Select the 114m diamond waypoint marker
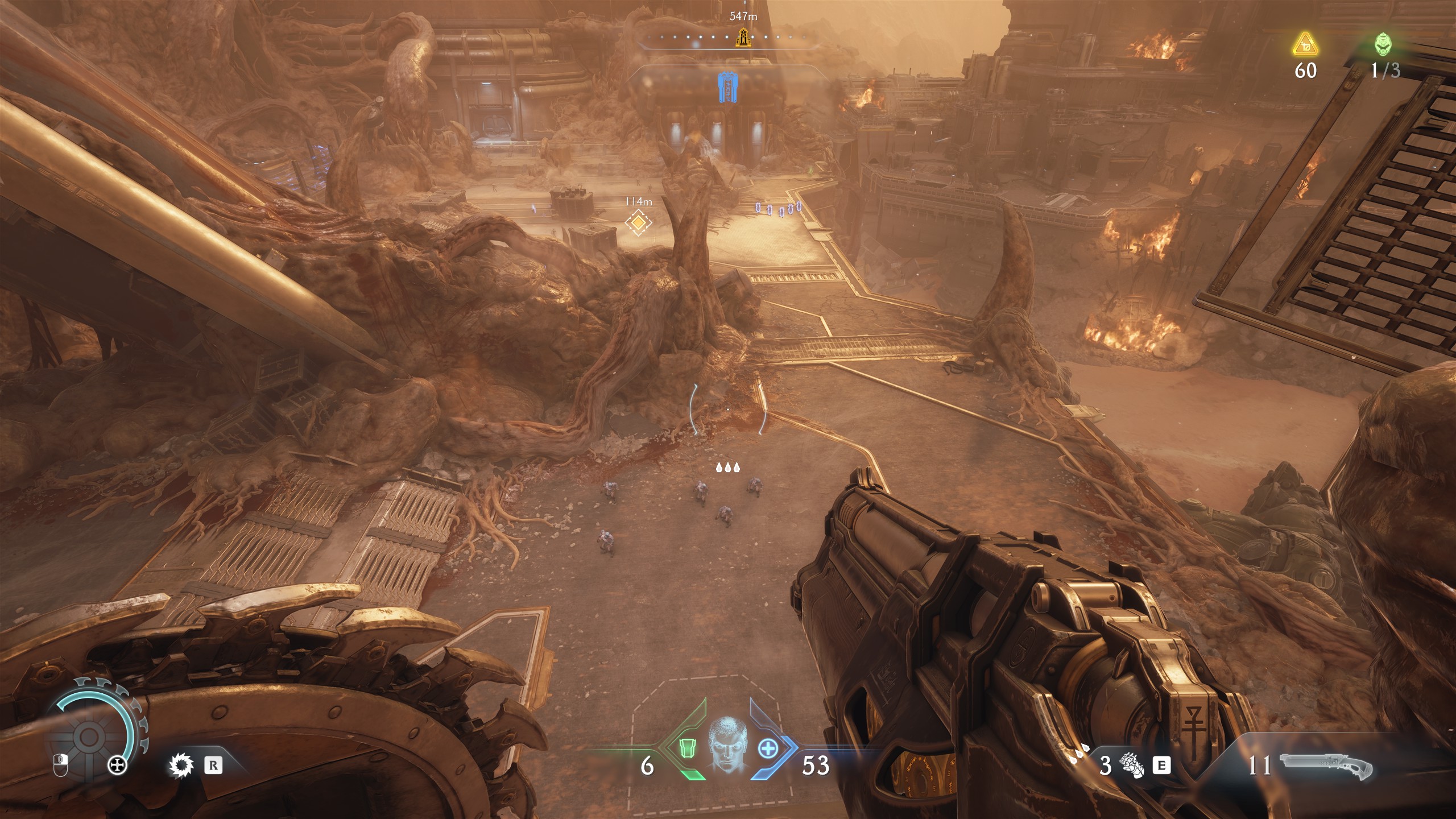 [638, 222]
